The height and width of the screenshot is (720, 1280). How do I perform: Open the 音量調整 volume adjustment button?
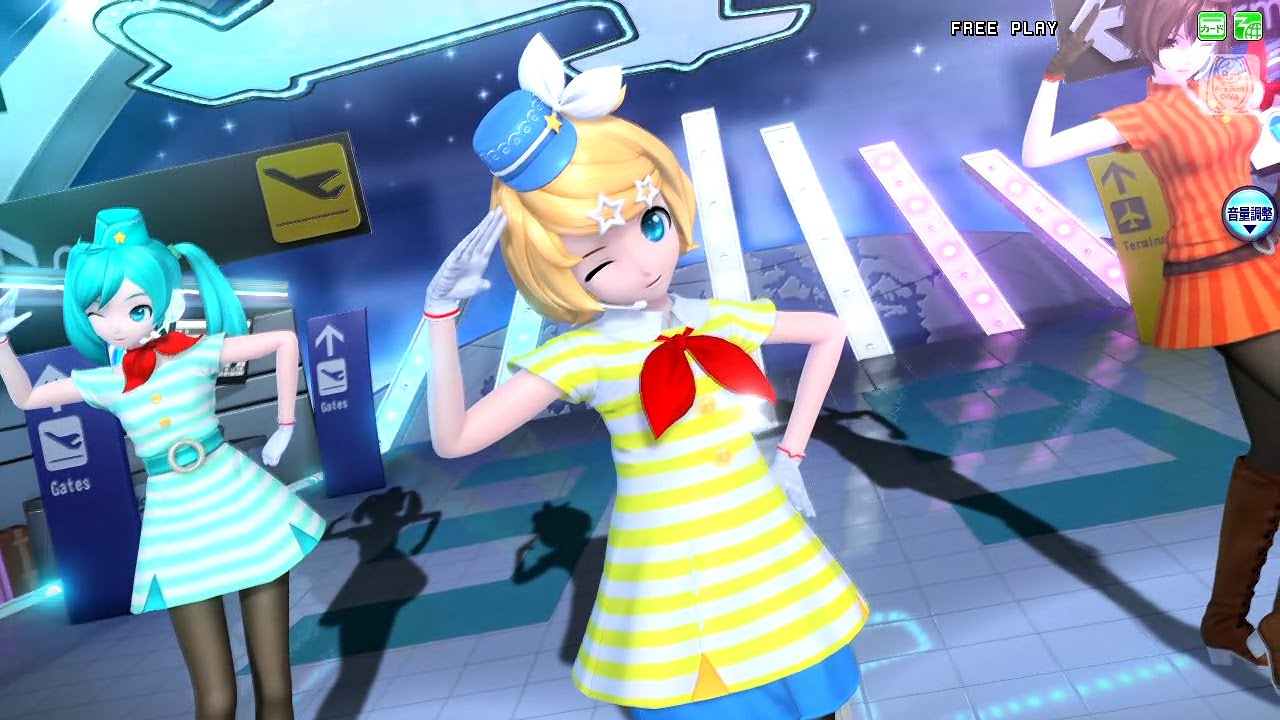pyautogui.click(x=1249, y=215)
